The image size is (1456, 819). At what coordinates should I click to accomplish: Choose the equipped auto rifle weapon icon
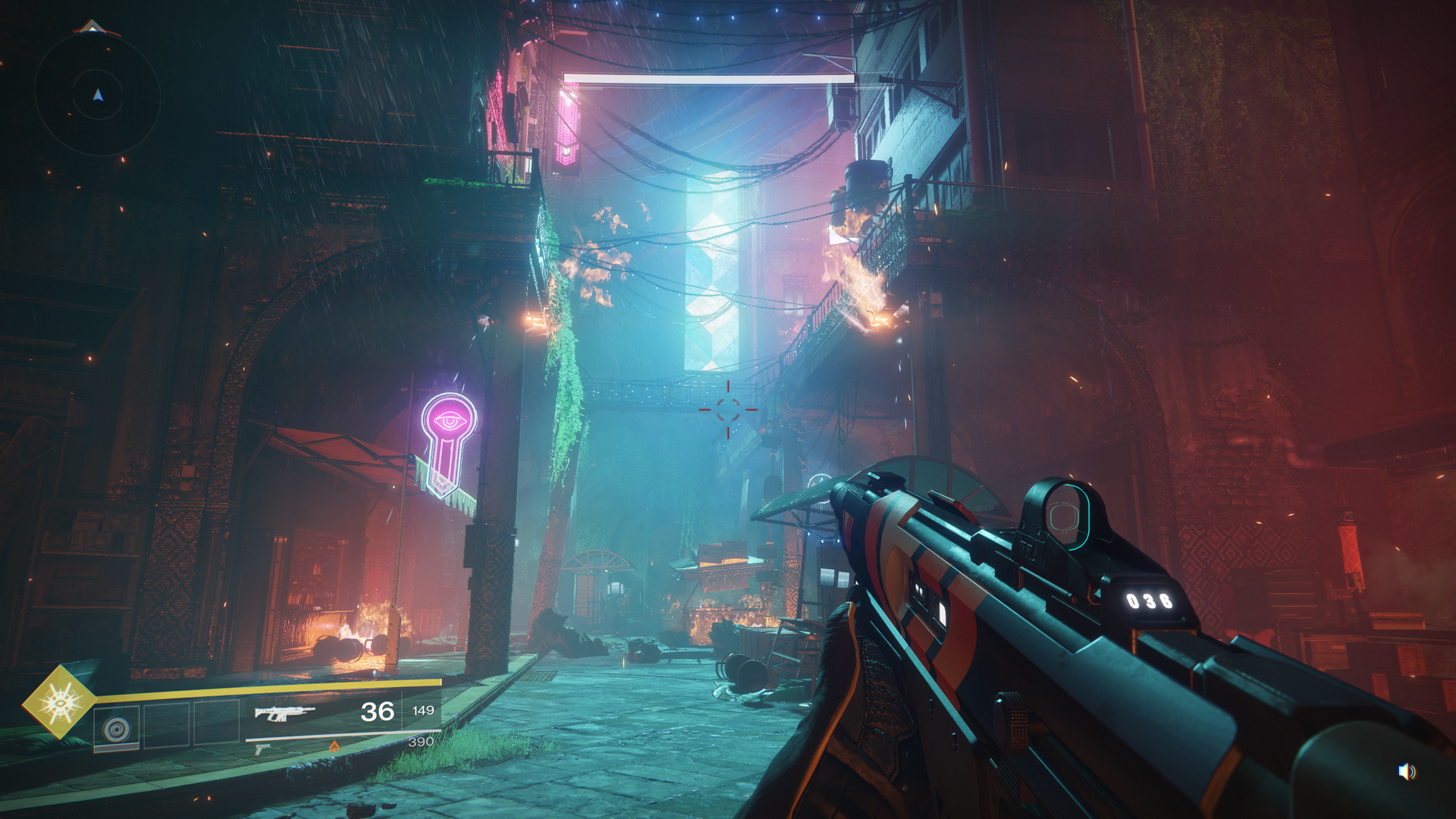(284, 712)
